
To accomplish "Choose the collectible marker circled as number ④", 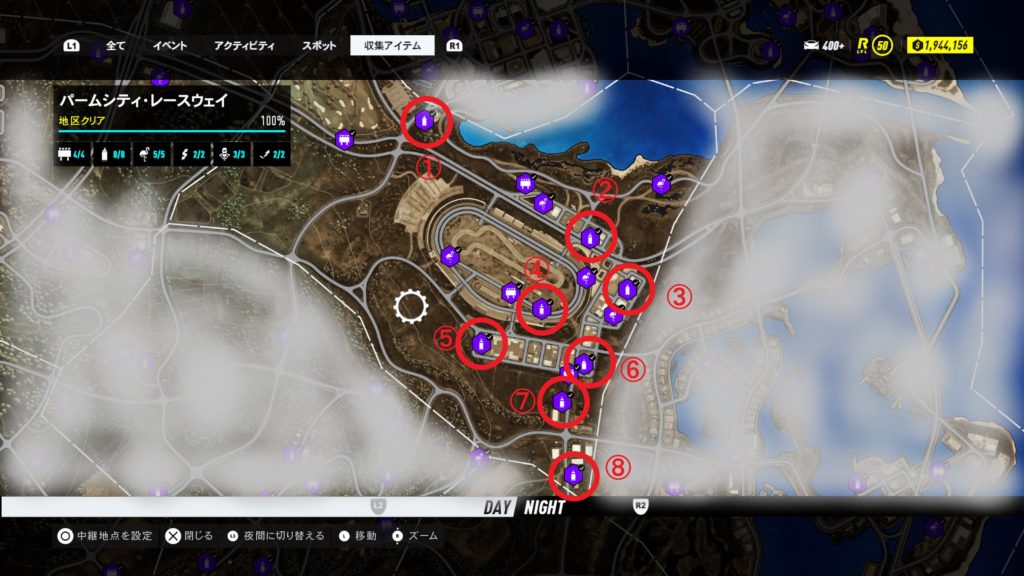I will pyautogui.click(x=542, y=307).
